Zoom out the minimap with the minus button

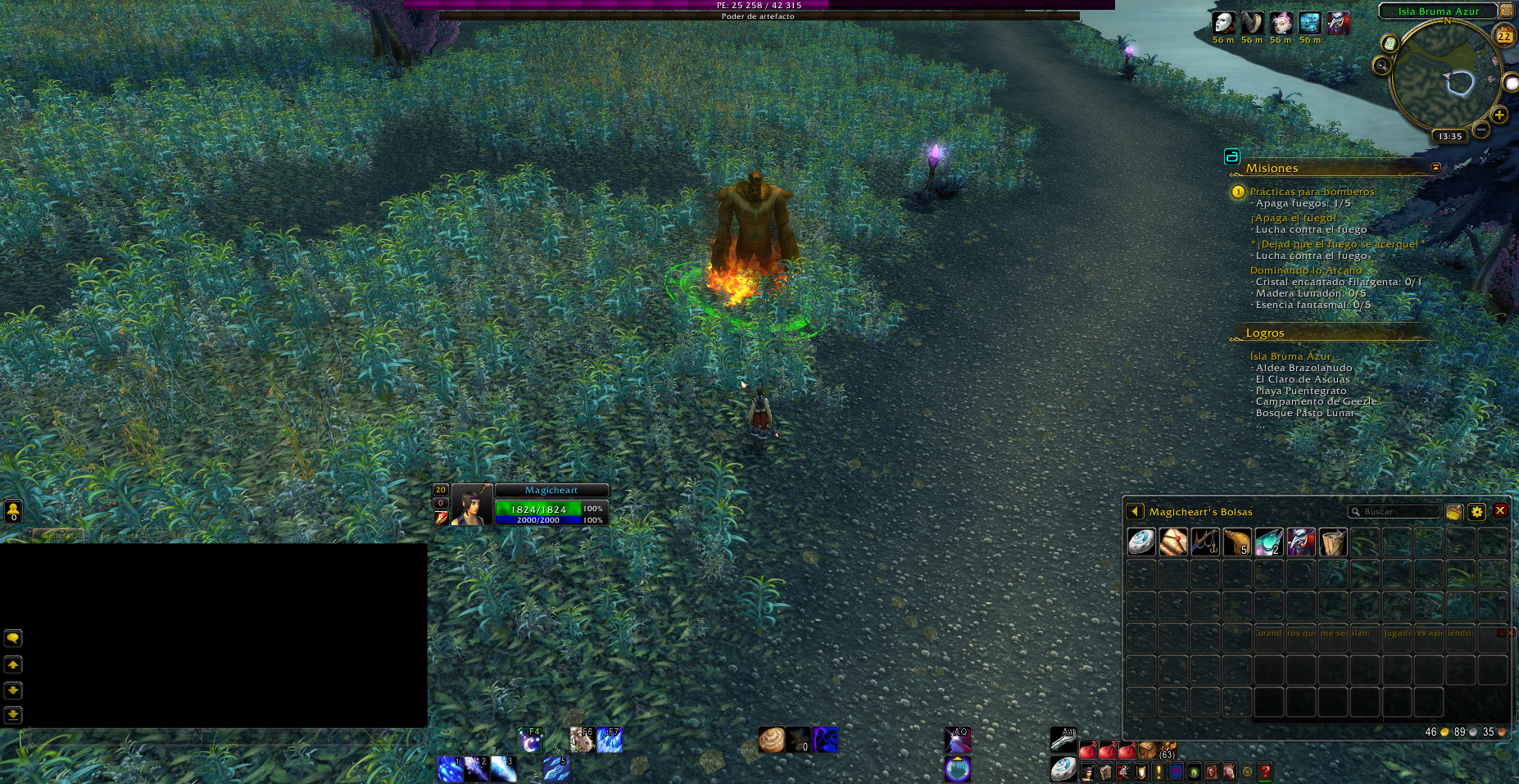(x=1481, y=129)
